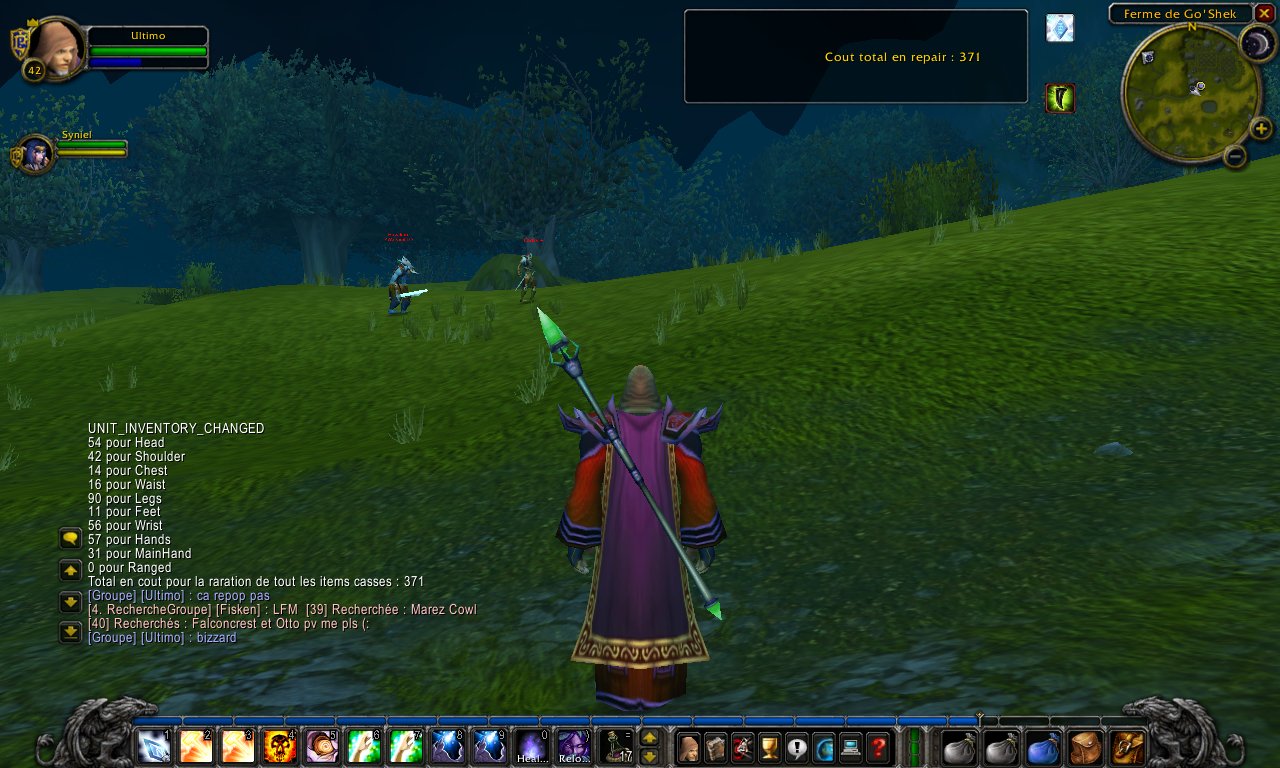1280x768 pixels.
Task: Zoom out on the minimap
Action: (x=1235, y=156)
